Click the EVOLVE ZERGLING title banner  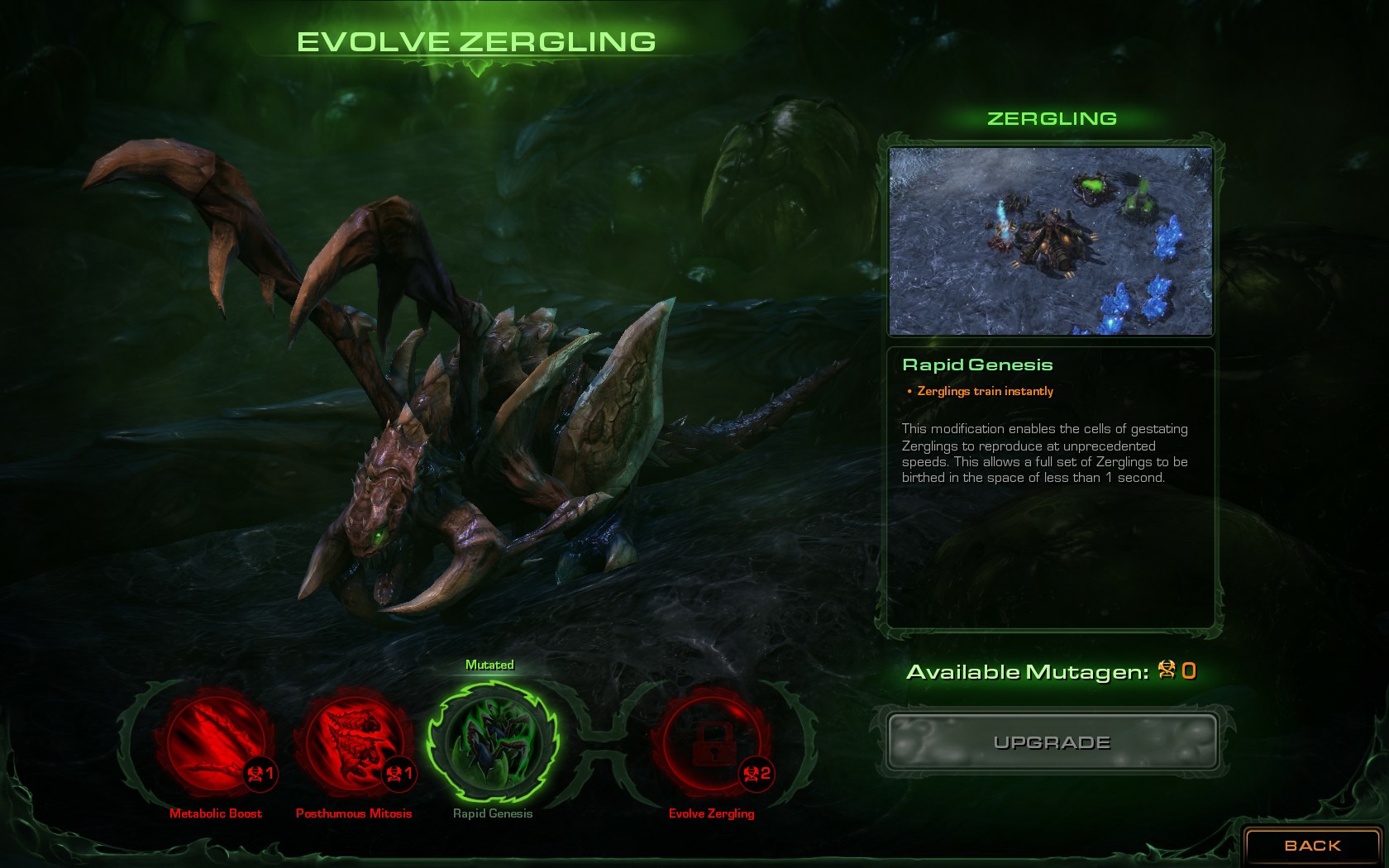(x=478, y=40)
